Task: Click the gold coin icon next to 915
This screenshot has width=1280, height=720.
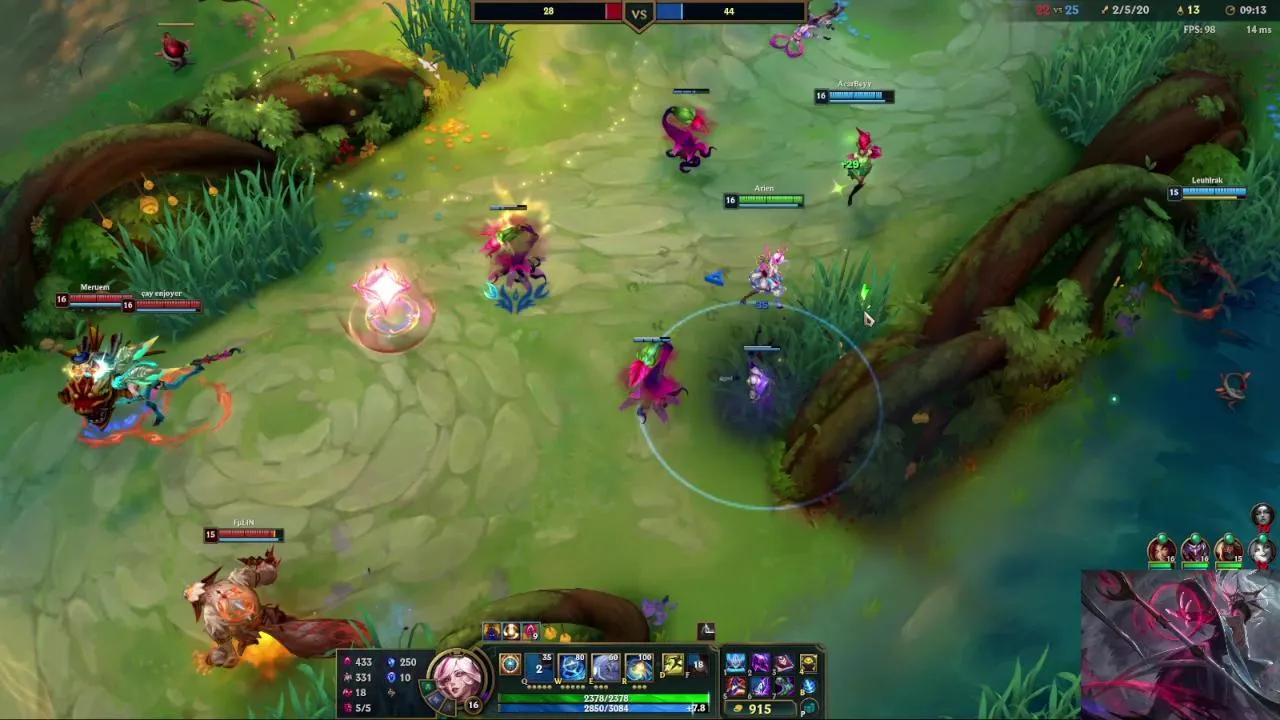Action: click(738, 707)
